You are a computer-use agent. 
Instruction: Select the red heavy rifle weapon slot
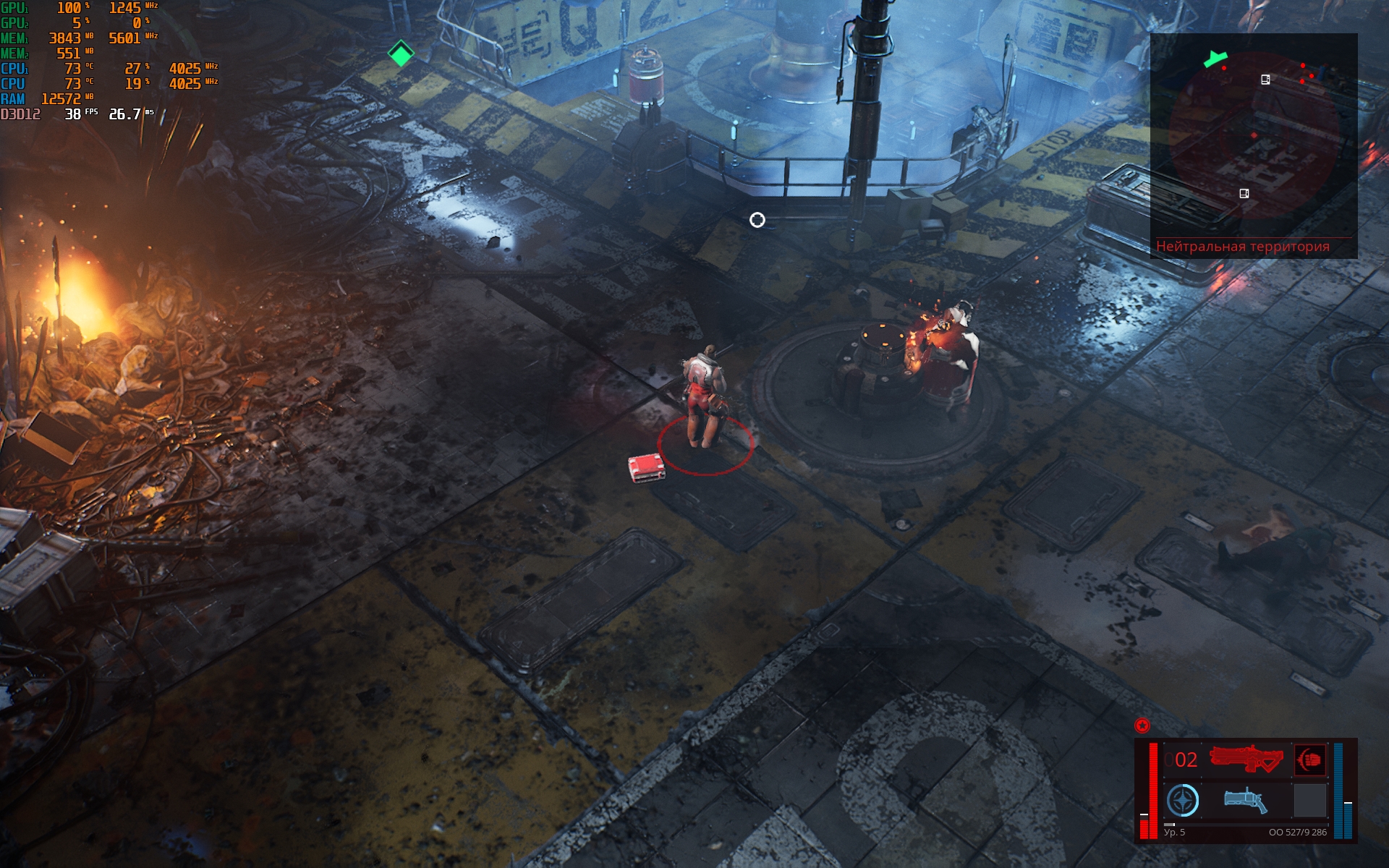tap(1246, 759)
